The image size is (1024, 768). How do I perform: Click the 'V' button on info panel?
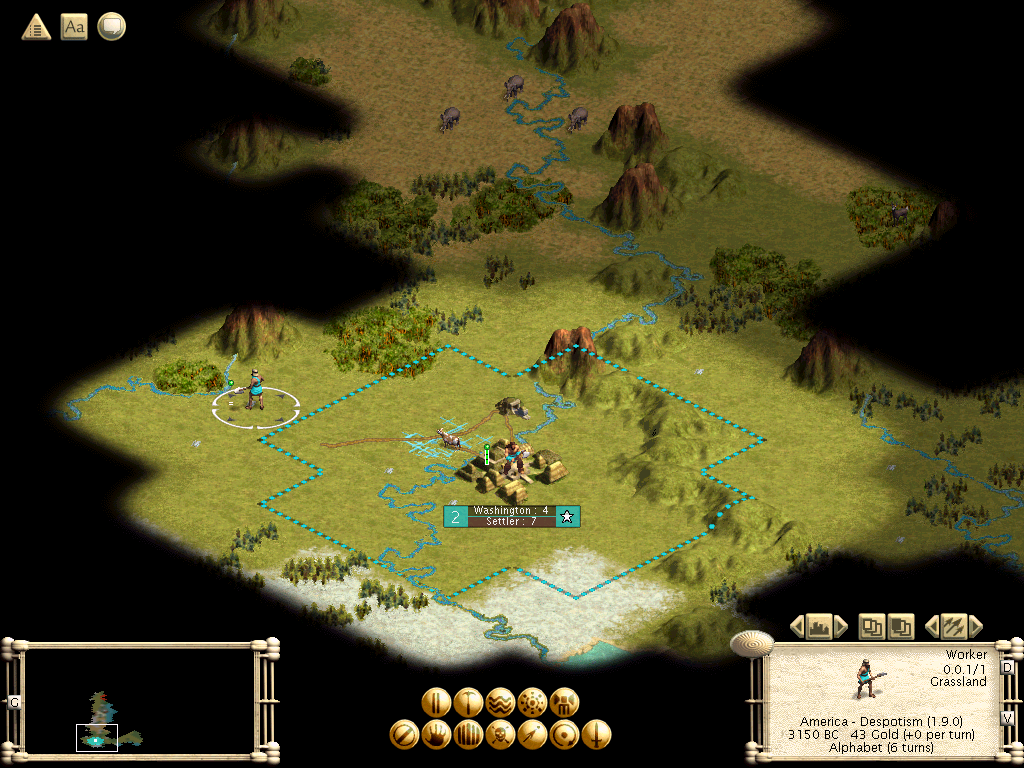pos(1007,718)
